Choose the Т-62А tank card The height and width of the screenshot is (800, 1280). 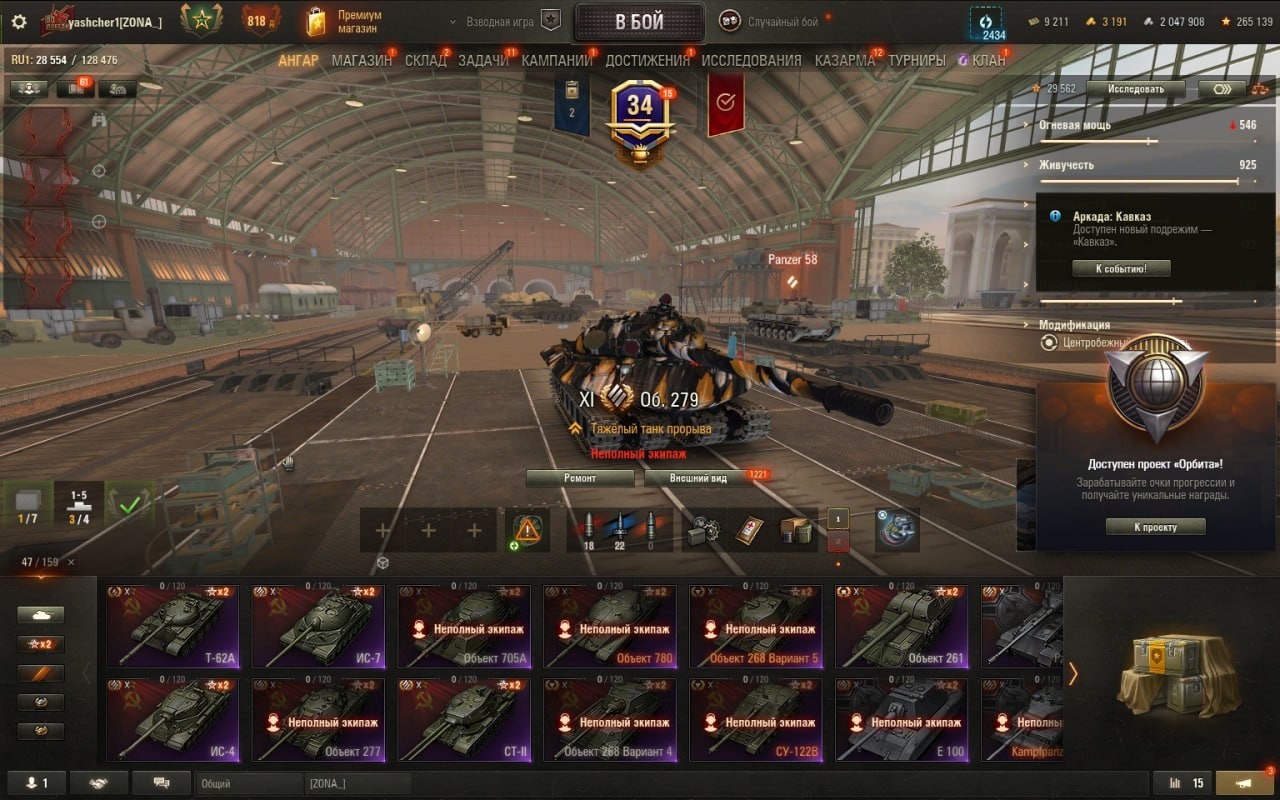[172, 625]
